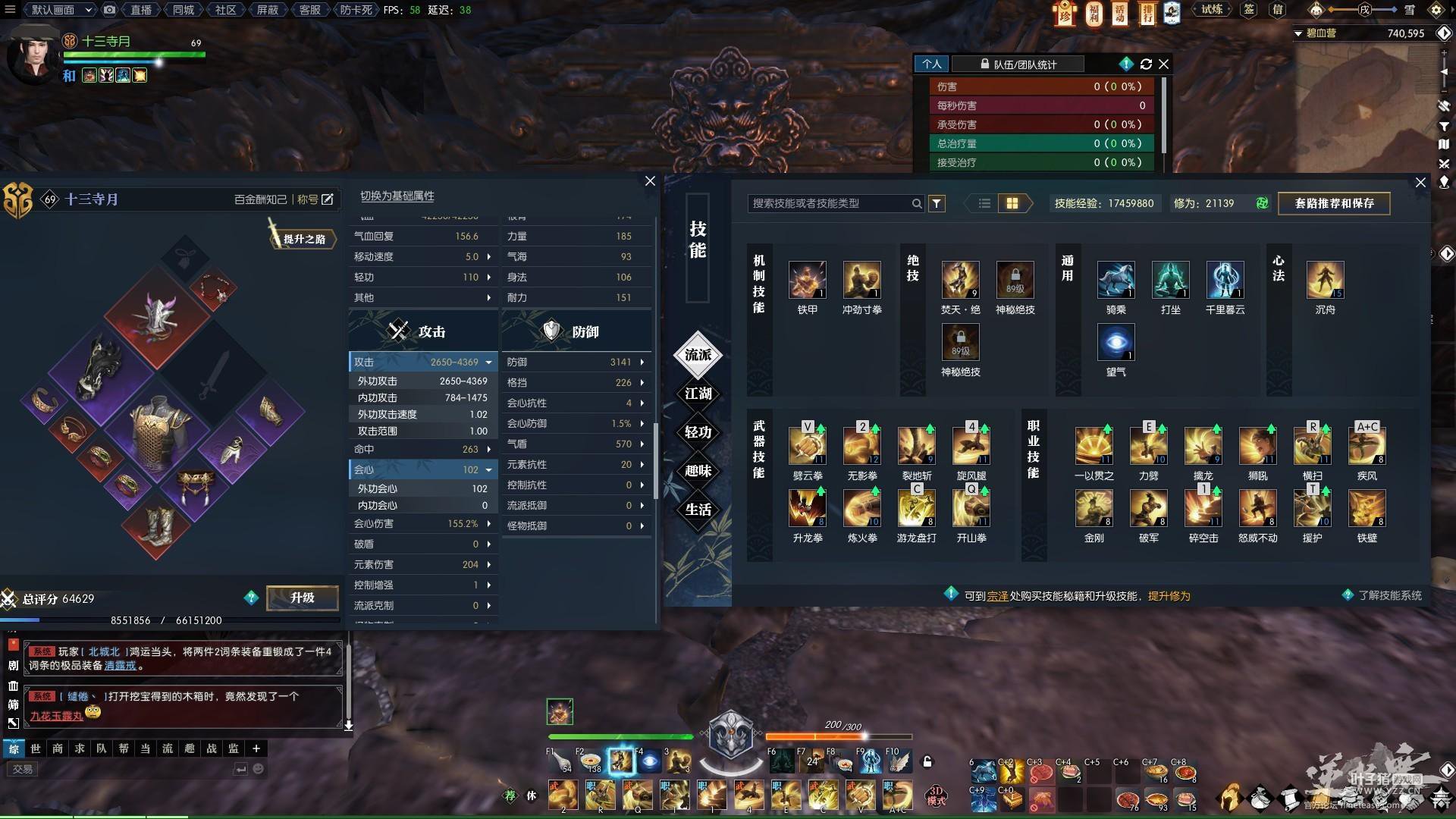Switch to basic attributes via 切换为基础属性
Screen dimensions: 1456x819
pyautogui.click(x=397, y=196)
